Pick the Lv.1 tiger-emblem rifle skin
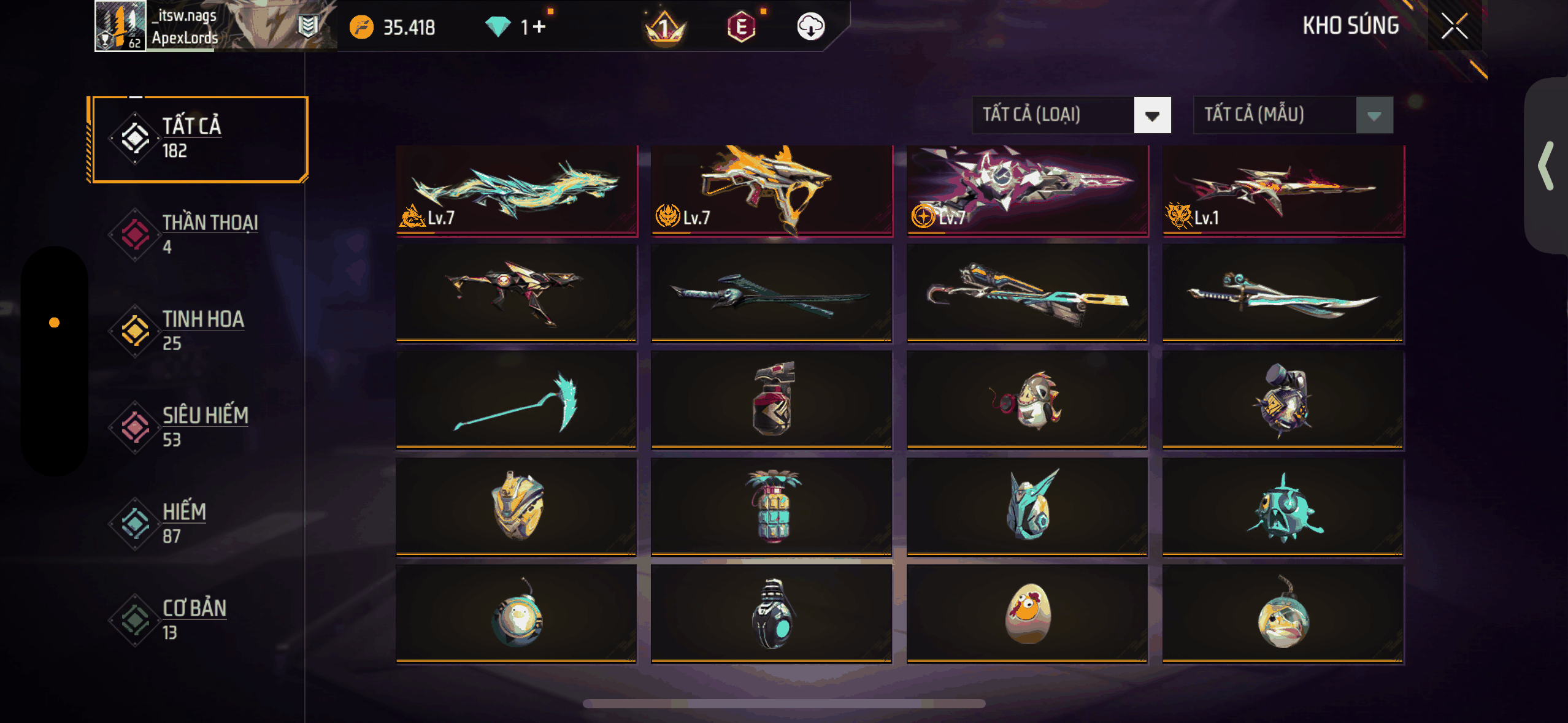The width and height of the screenshot is (1568, 723). coord(1283,190)
